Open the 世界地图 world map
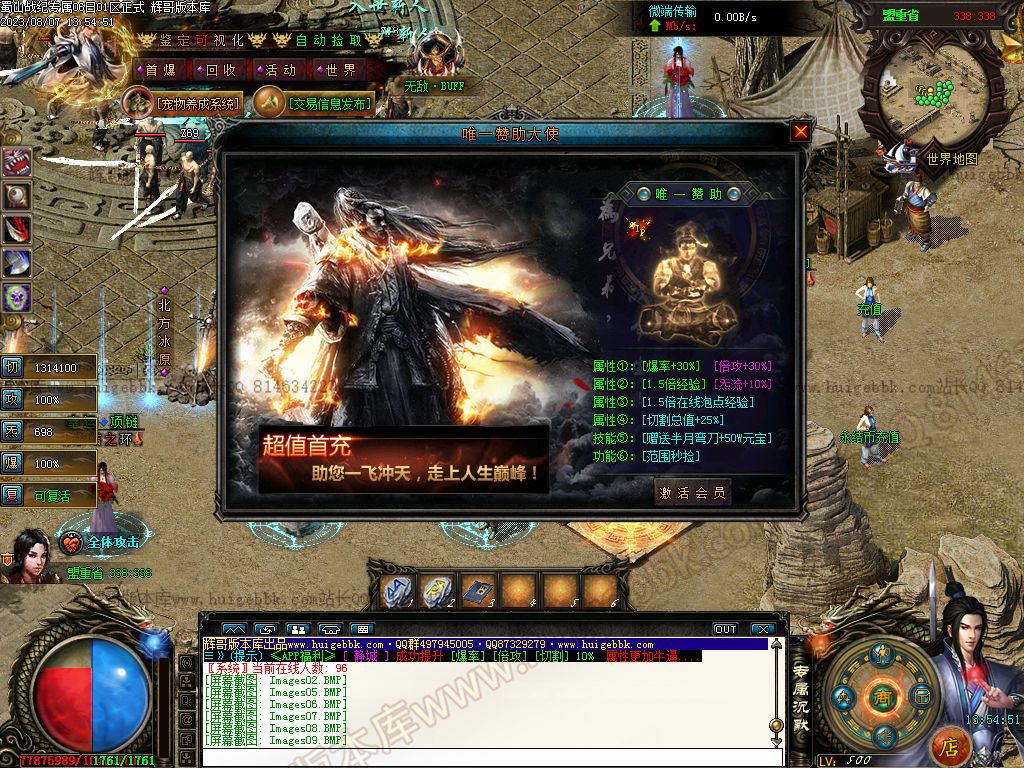 (x=951, y=159)
